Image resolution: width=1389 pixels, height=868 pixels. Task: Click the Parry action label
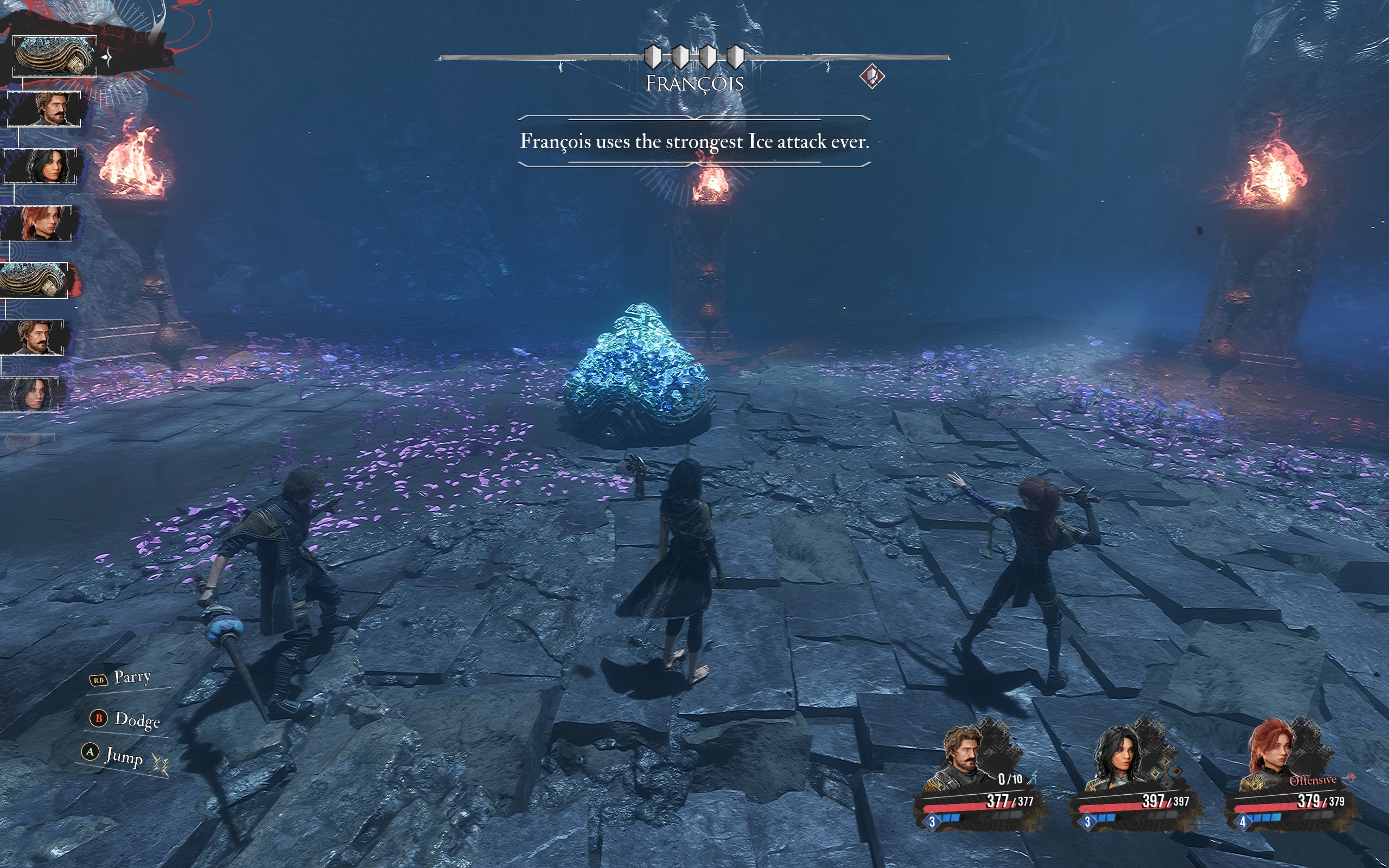tap(132, 678)
